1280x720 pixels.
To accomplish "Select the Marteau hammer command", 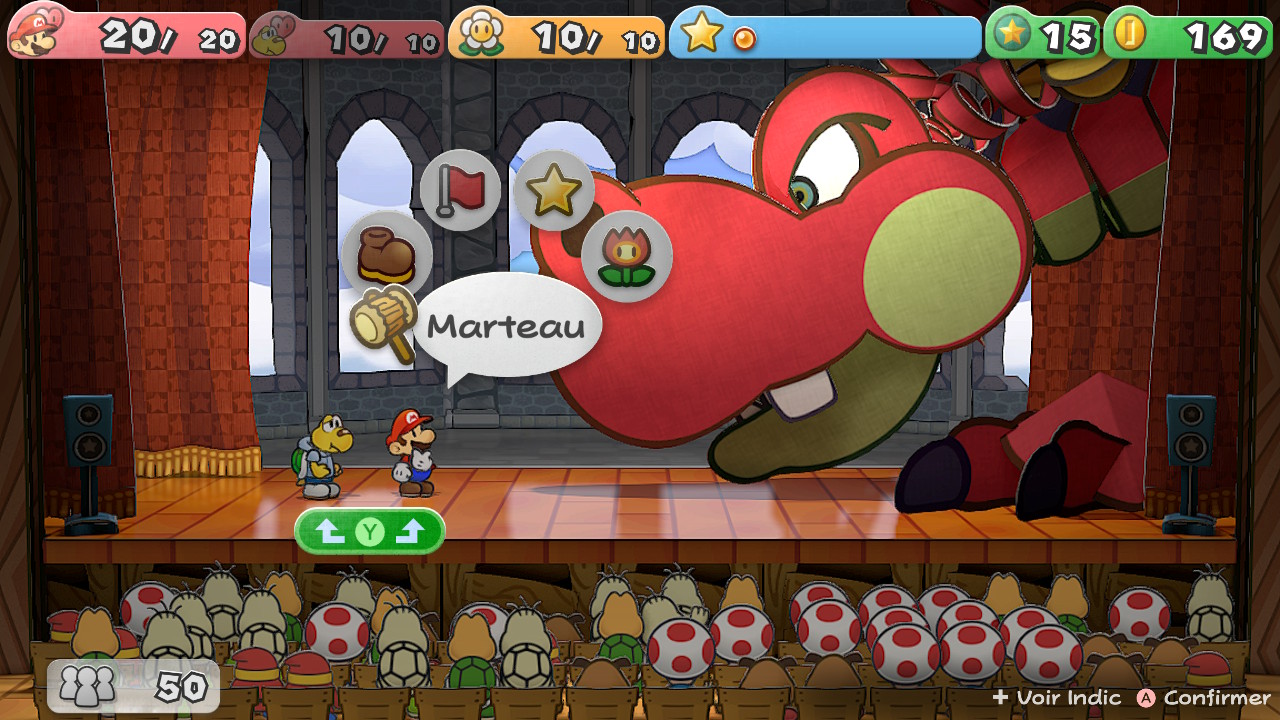I will click(384, 320).
